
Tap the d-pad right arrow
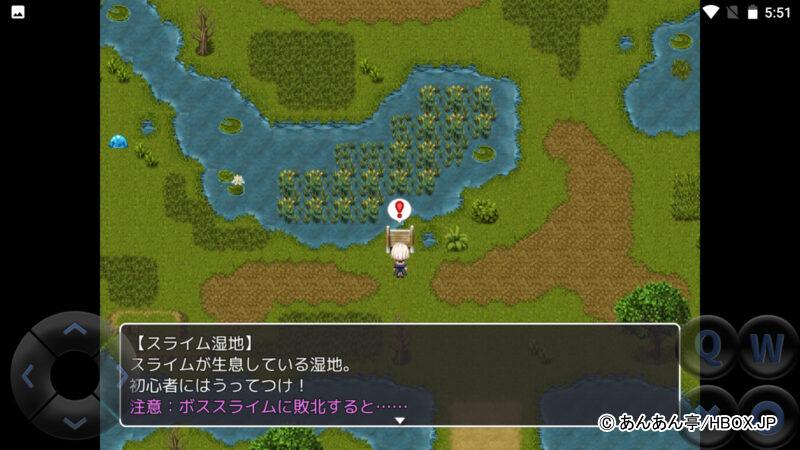pos(120,376)
